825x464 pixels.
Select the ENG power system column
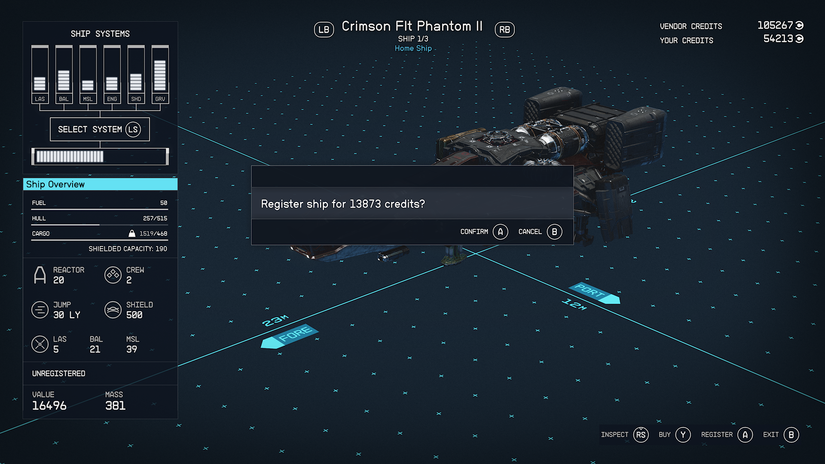tap(112, 75)
